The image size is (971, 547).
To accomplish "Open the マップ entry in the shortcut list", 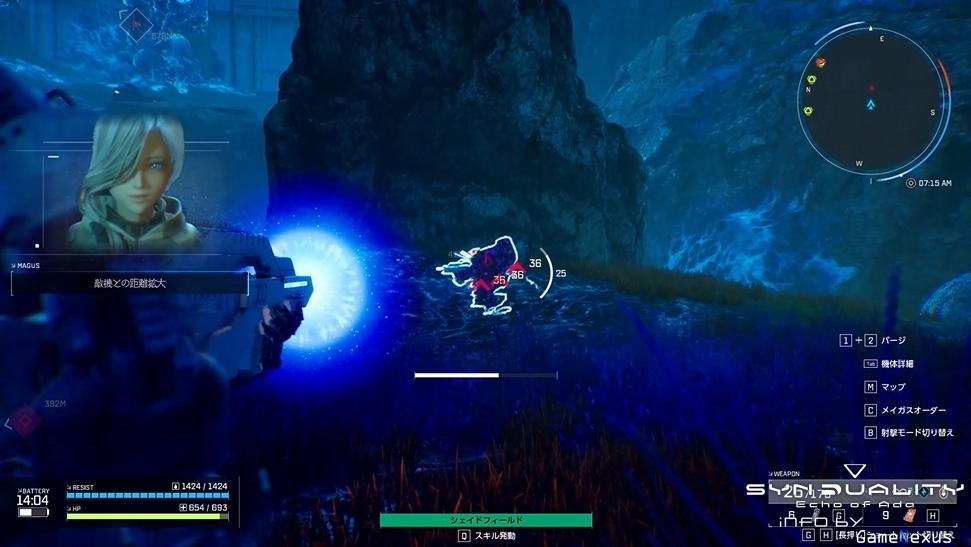I will (892, 386).
